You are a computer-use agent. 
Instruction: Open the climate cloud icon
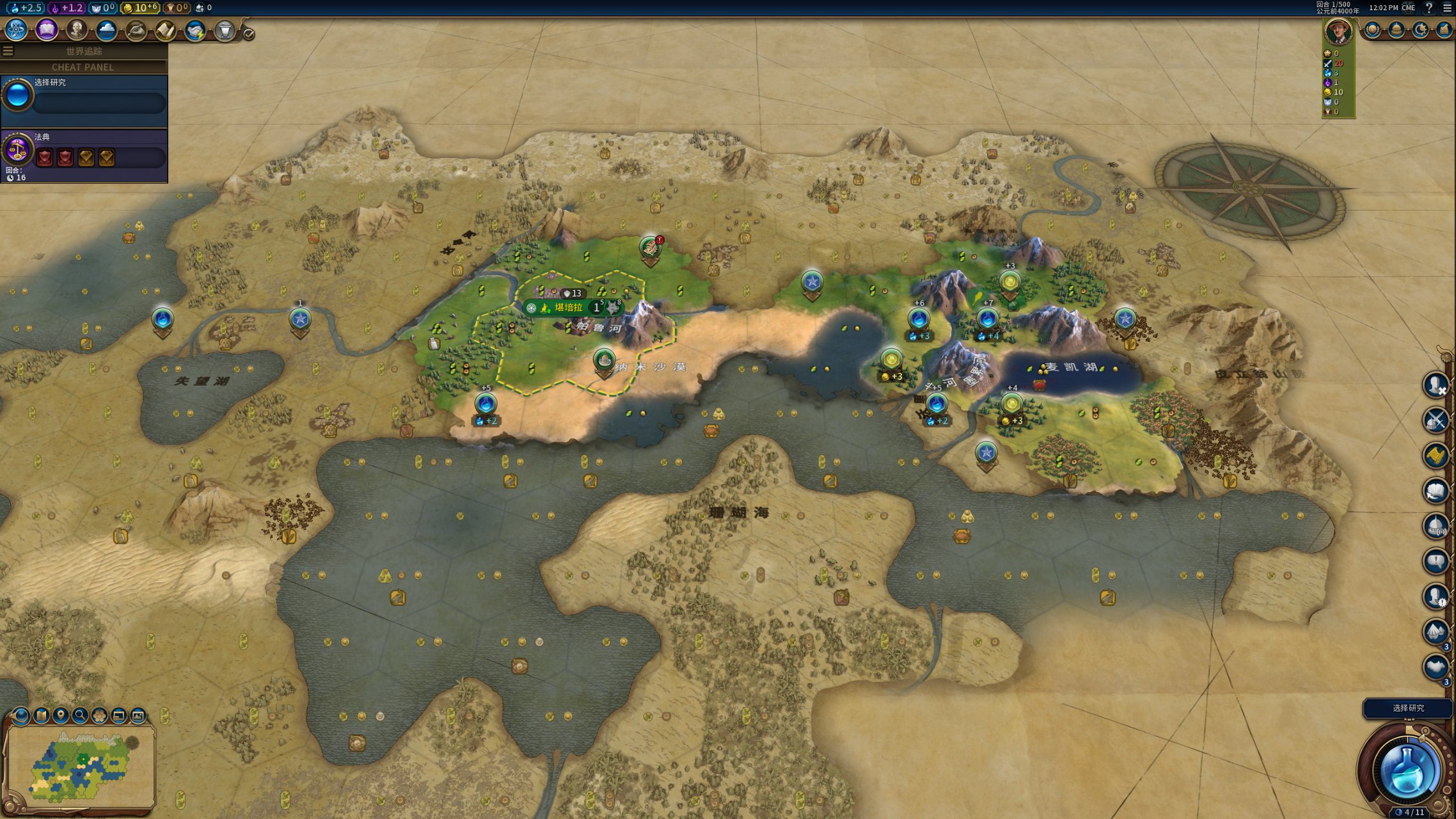point(106,29)
